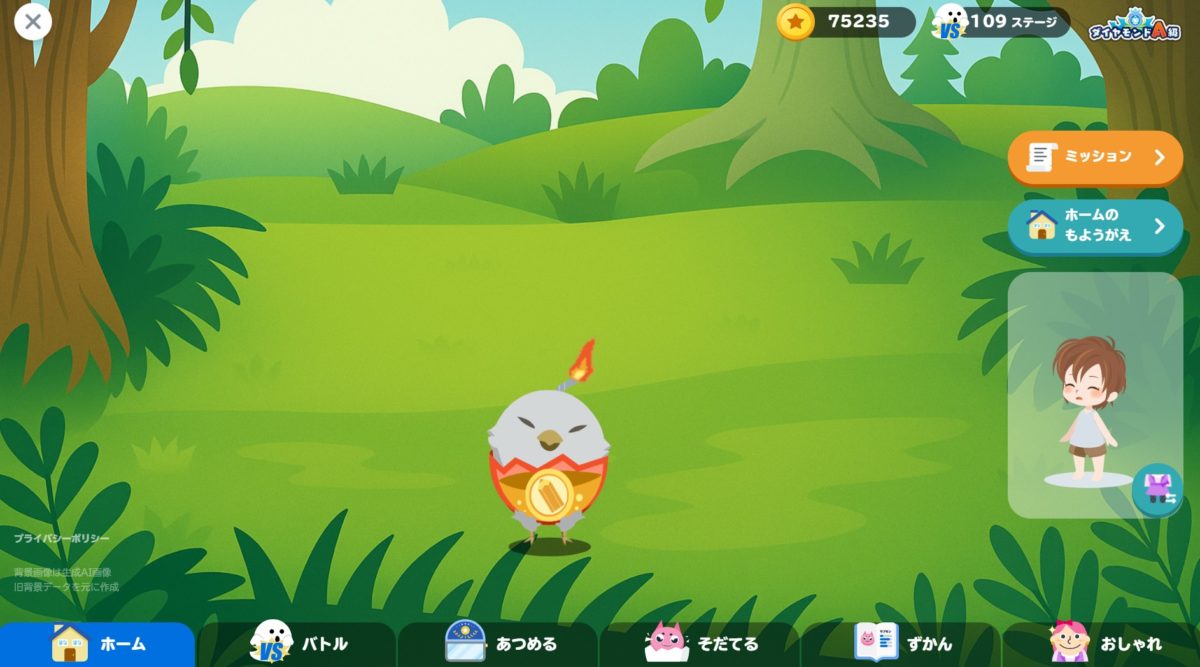Open the そだてる raise tab
This screenshot has height=667, width=1200.
click(700, 643)
